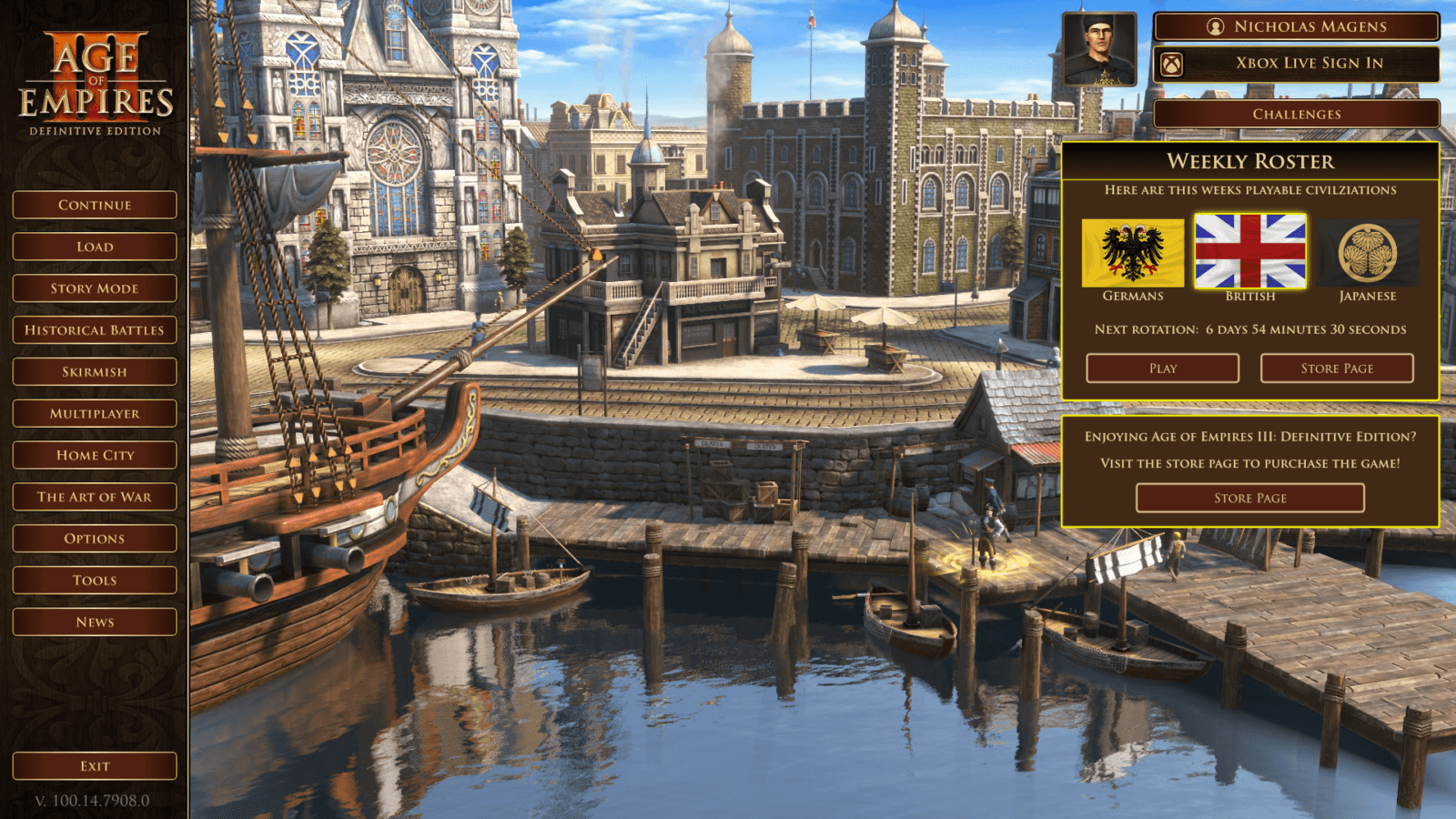This screenshot has height=819, width=1456.
Task: Launch Skirmish mode
Action: [94, 371]
